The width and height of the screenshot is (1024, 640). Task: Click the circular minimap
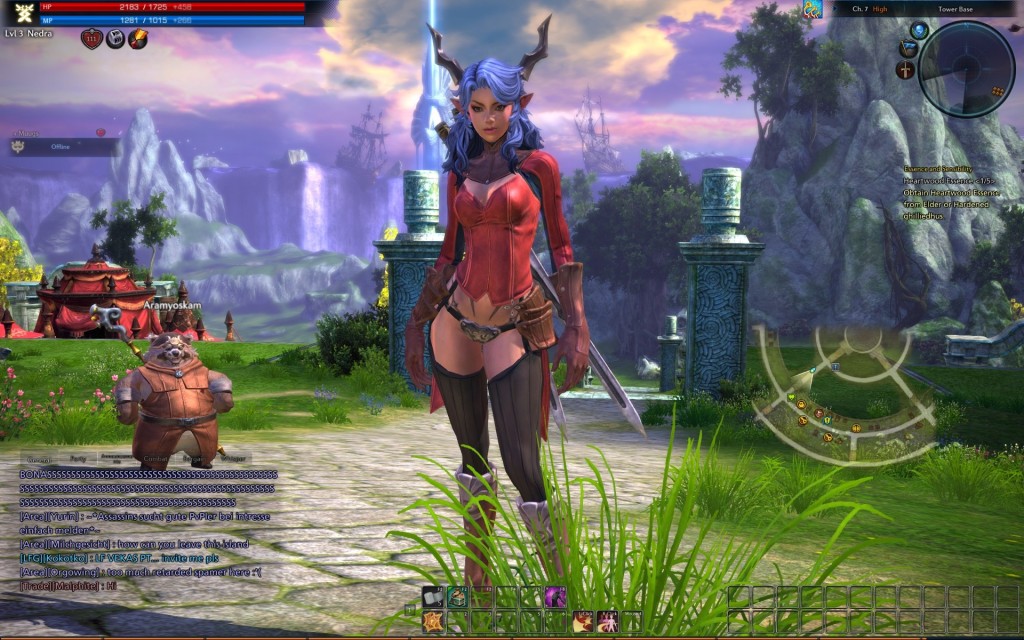coord(966,67)
